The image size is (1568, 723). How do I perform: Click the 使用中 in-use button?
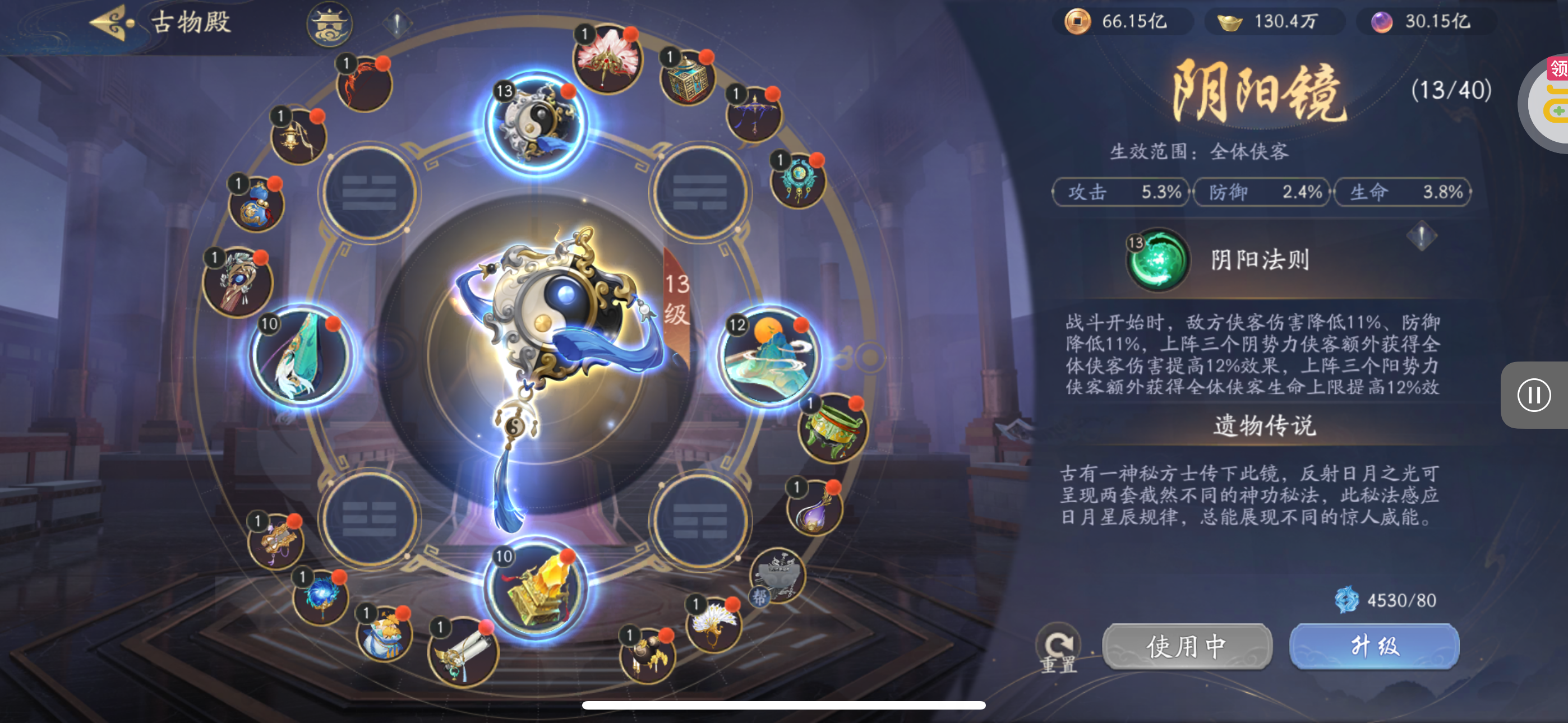[x=1186, y=646]
